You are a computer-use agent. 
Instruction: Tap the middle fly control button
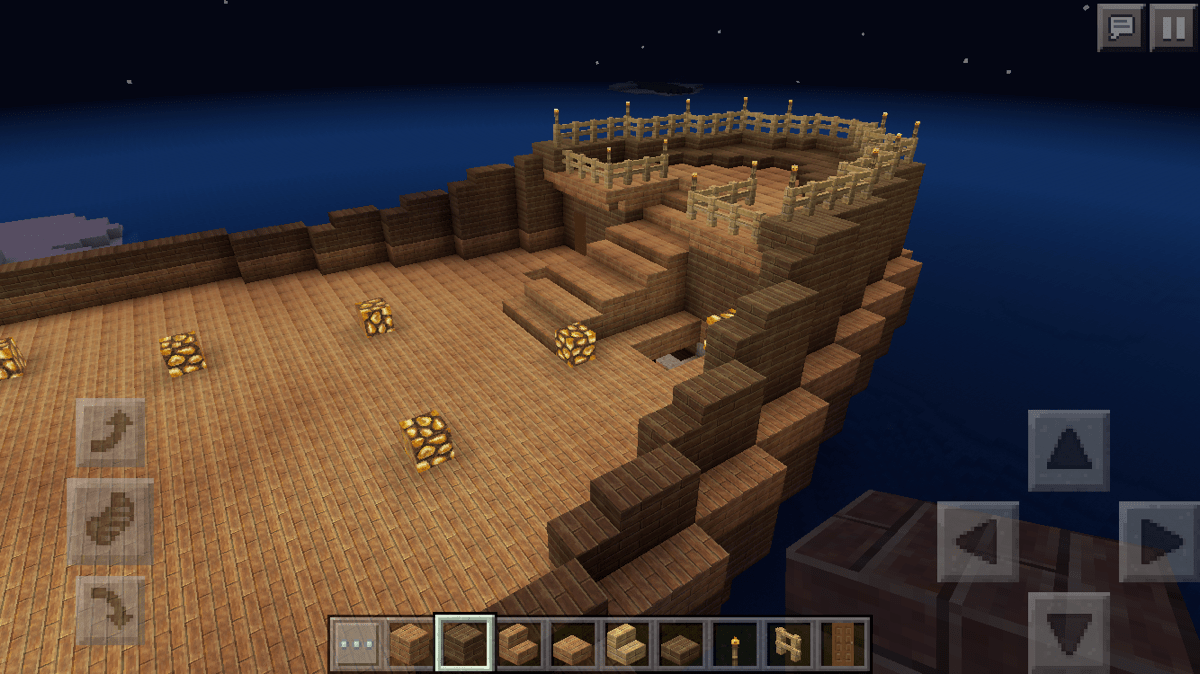[x=110, y=520]
